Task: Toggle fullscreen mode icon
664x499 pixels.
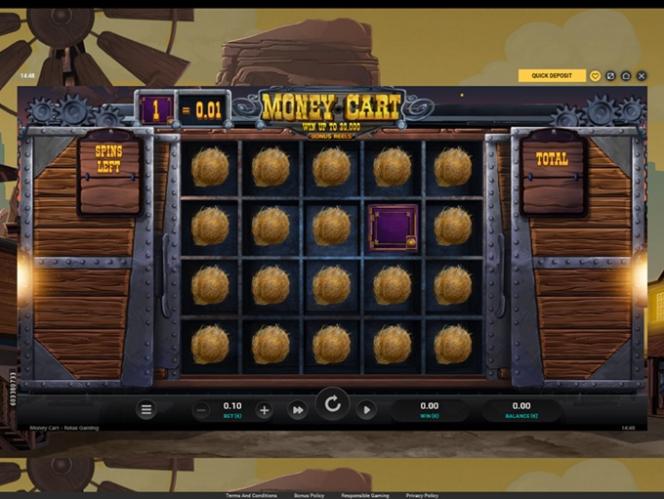Action: tap(610, 75)
